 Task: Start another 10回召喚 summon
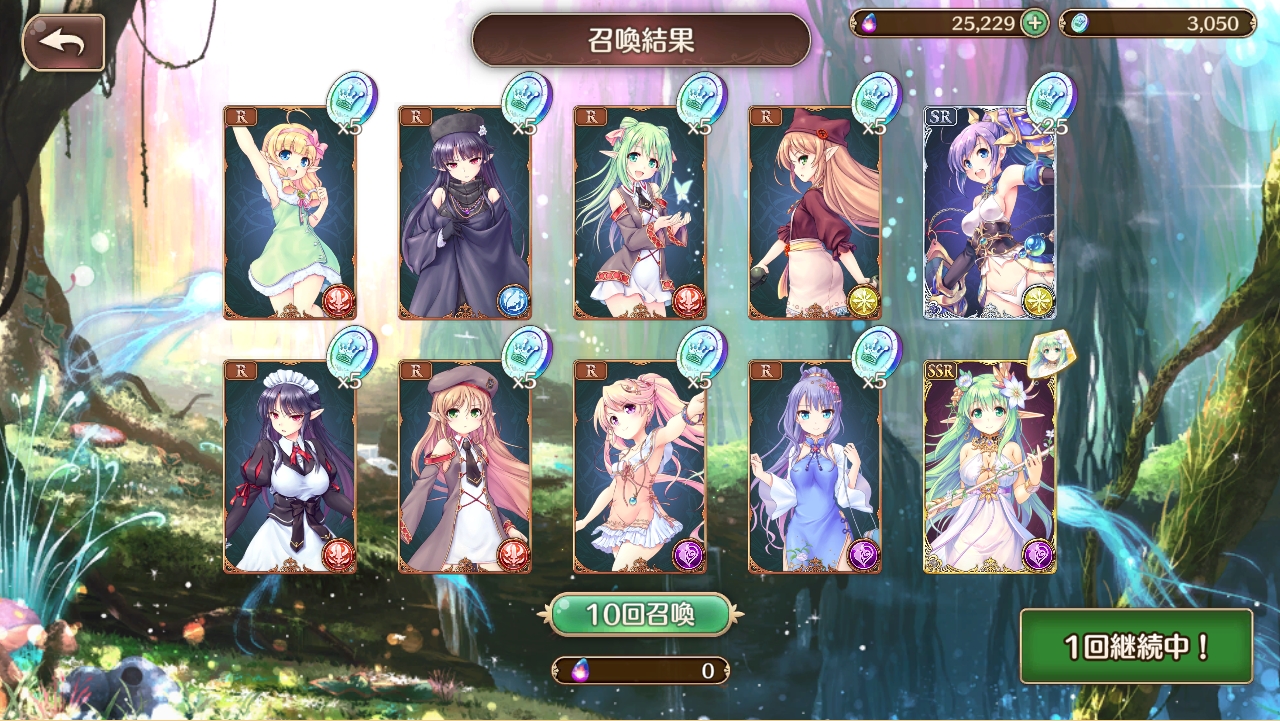click(x=640, y=614)
